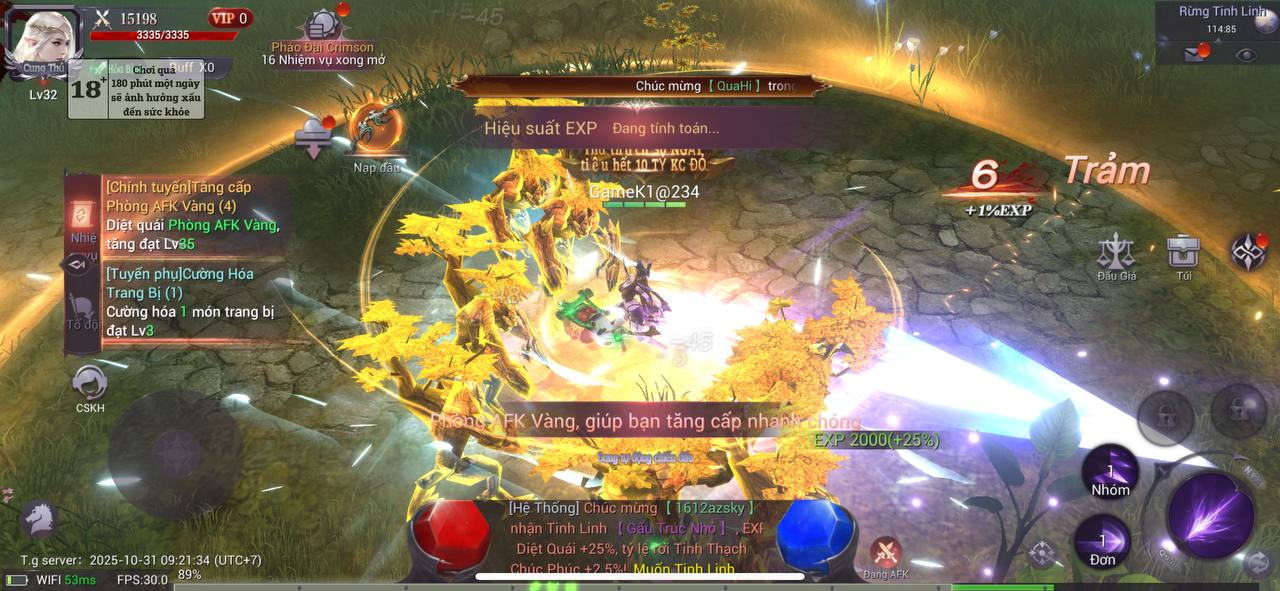1280x591 pixels.
Task: Select the Cường Hóa Trang Bị side quest
Action: [192, 301]
